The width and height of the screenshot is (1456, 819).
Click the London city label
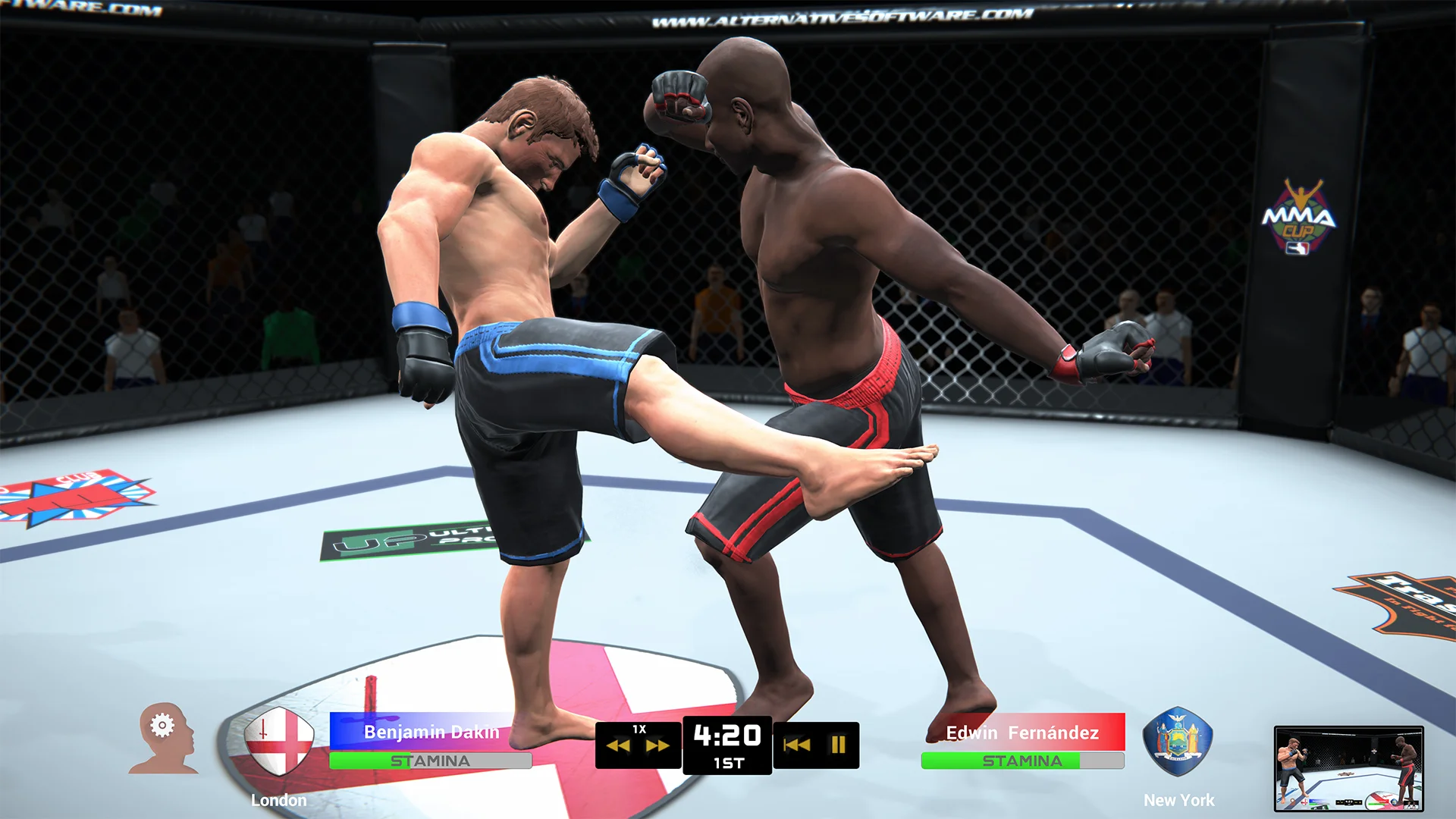pyautogui.click(x=278, y=799)
